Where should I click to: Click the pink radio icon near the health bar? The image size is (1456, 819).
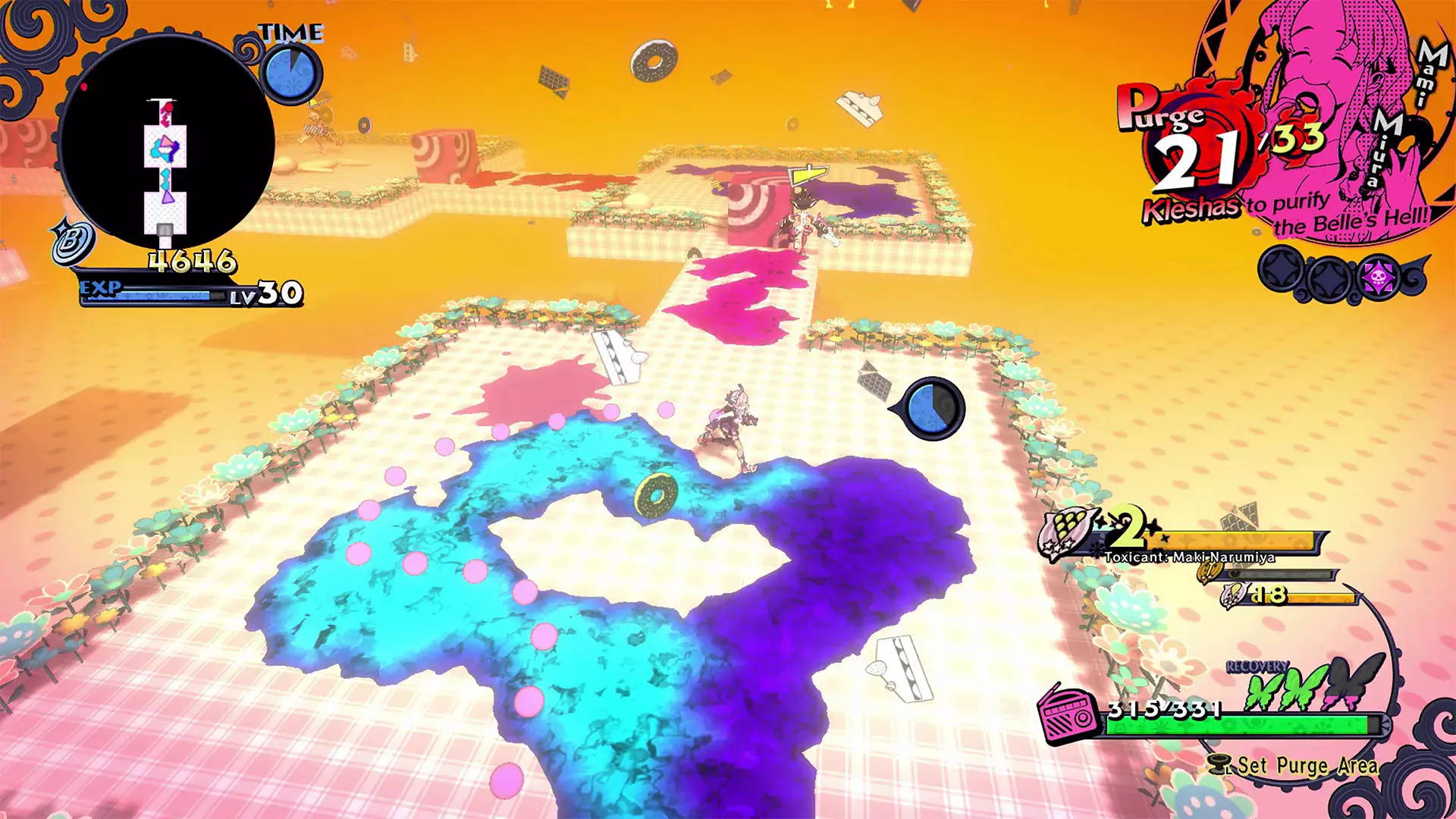click(1068, 715)
